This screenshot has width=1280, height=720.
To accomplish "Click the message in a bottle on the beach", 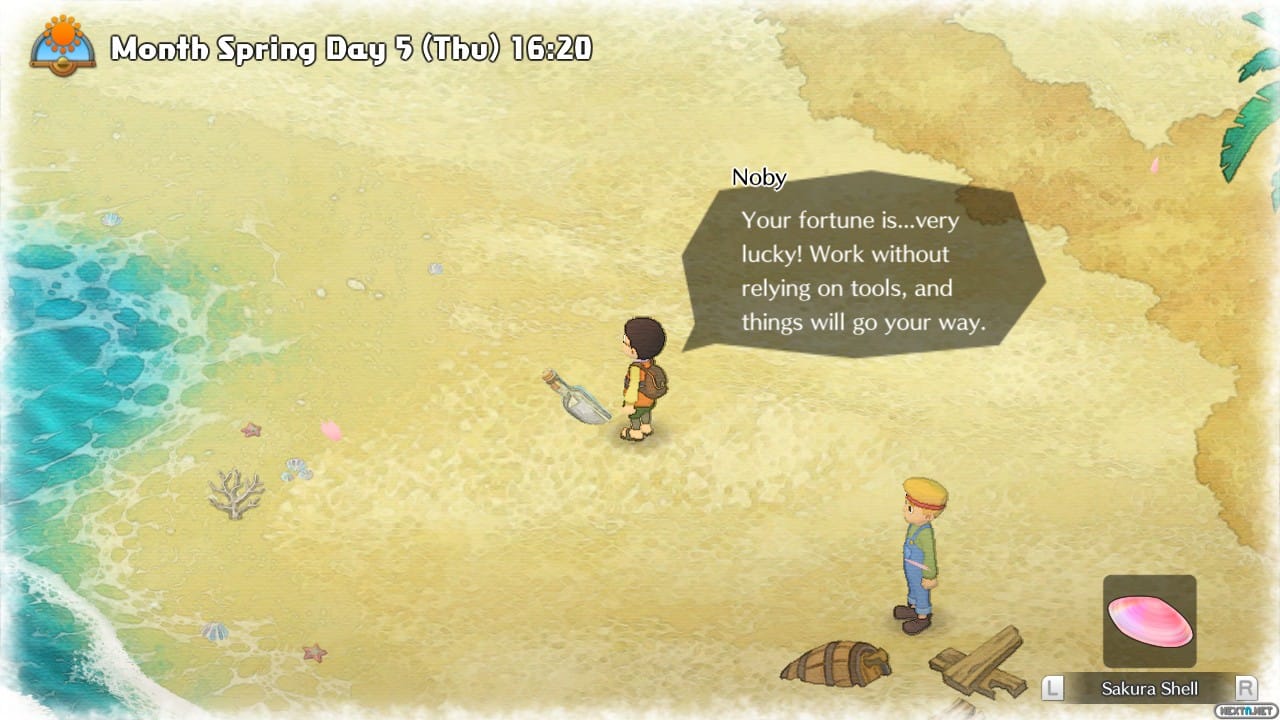I will coord(578,398).
